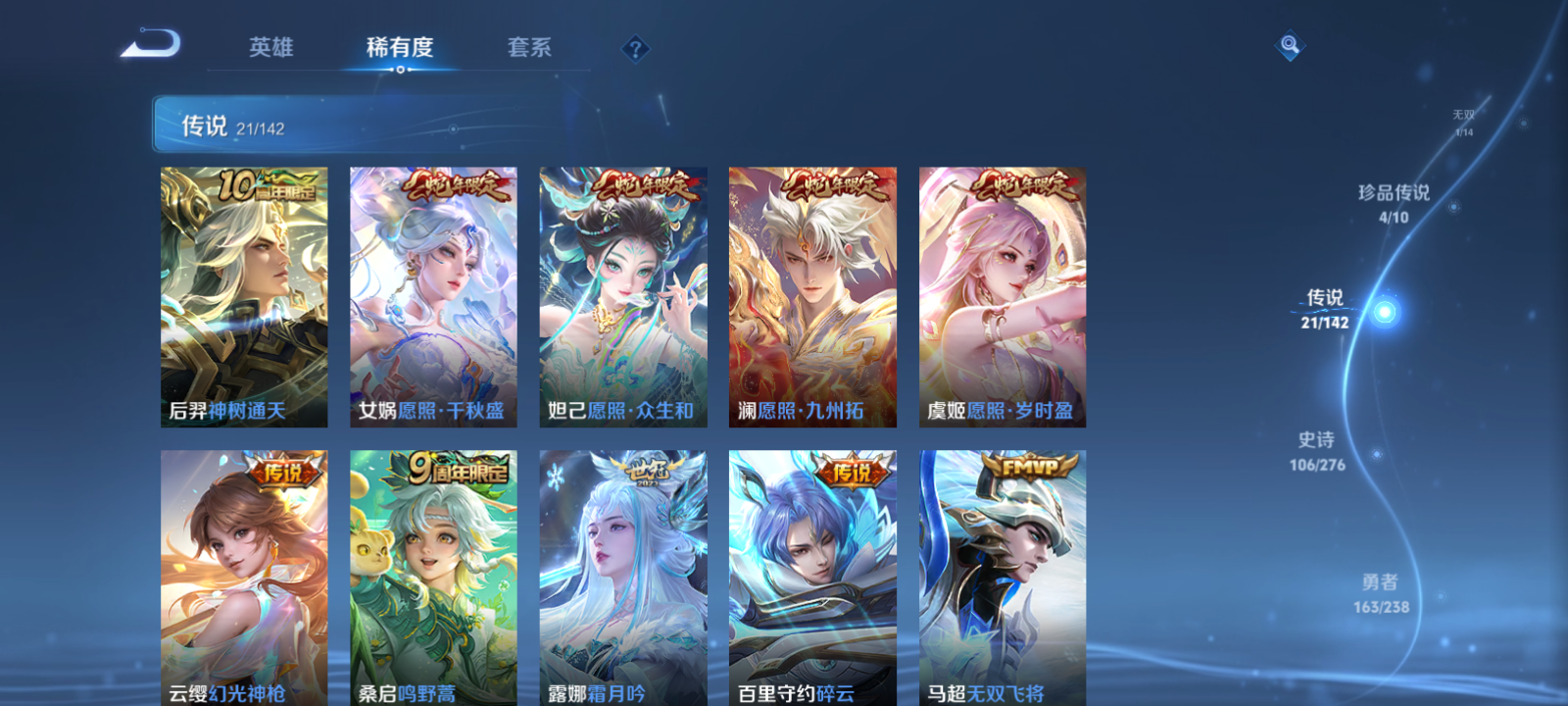Select the 澜 九州拓 skin
This screenshot has height=706, width=1568.
click(812, 294)
